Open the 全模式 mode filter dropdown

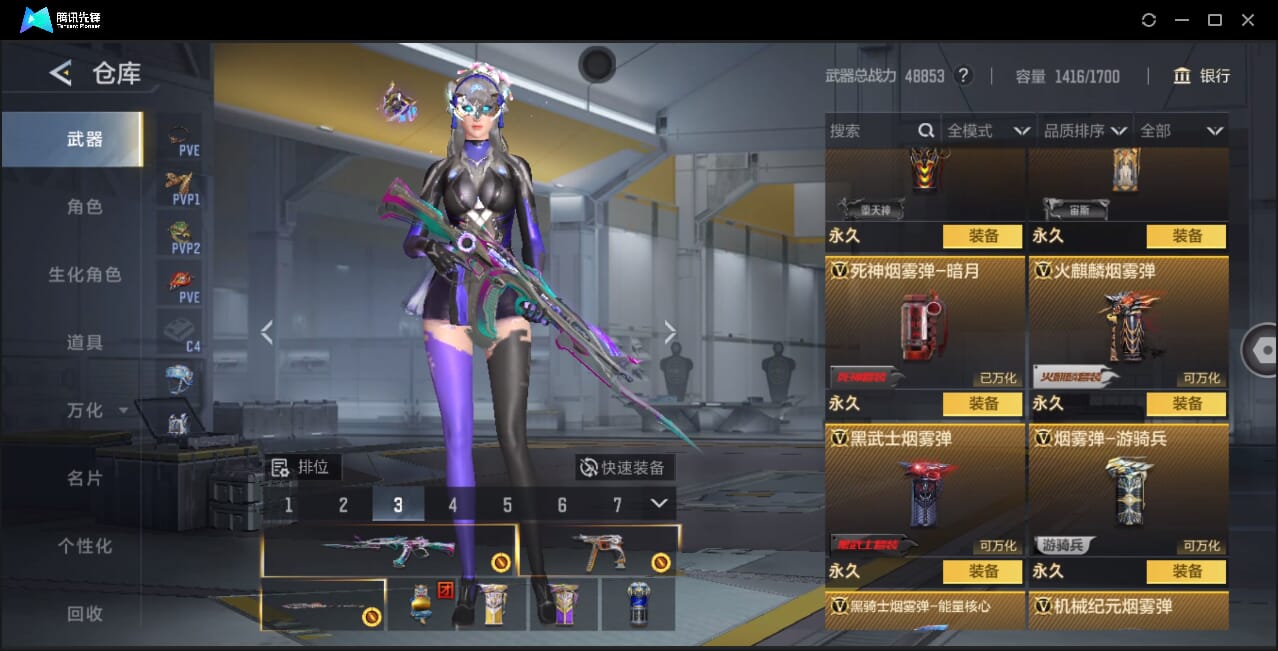[x=988, y=131]
